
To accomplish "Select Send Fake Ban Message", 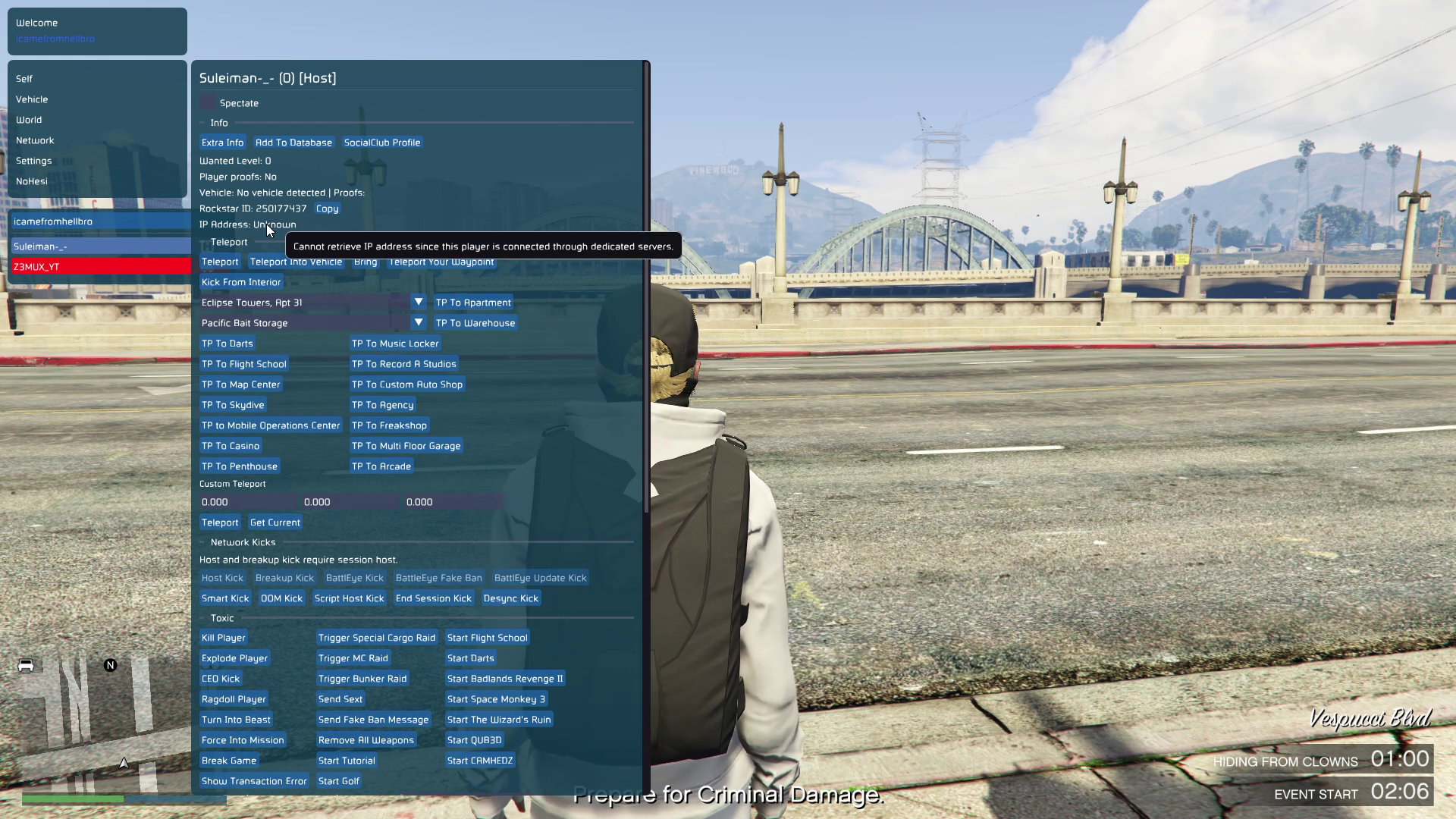I will point(373,720).
